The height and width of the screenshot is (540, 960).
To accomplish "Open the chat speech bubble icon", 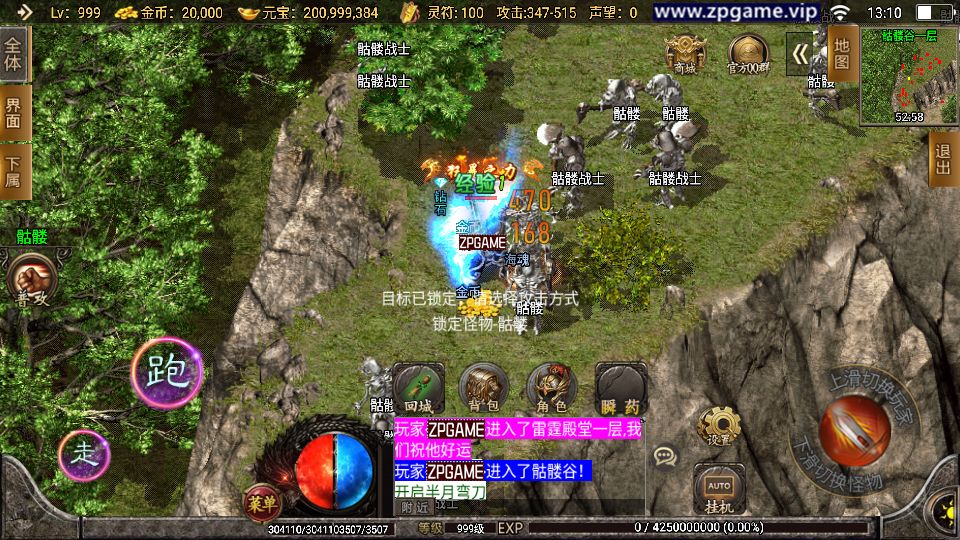I will (664, 456).
